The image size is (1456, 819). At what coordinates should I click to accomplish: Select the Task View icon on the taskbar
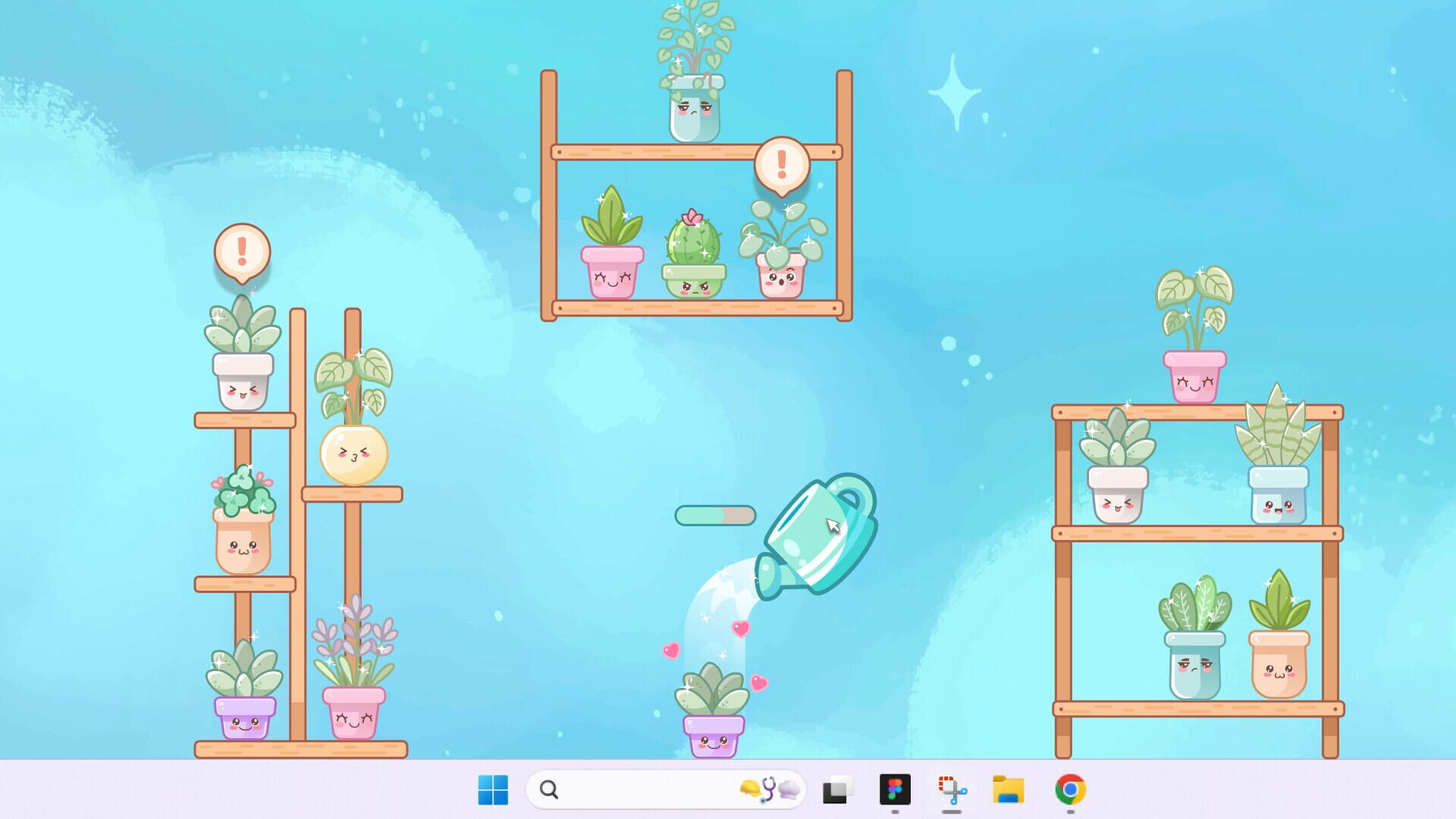pos(834,791)
